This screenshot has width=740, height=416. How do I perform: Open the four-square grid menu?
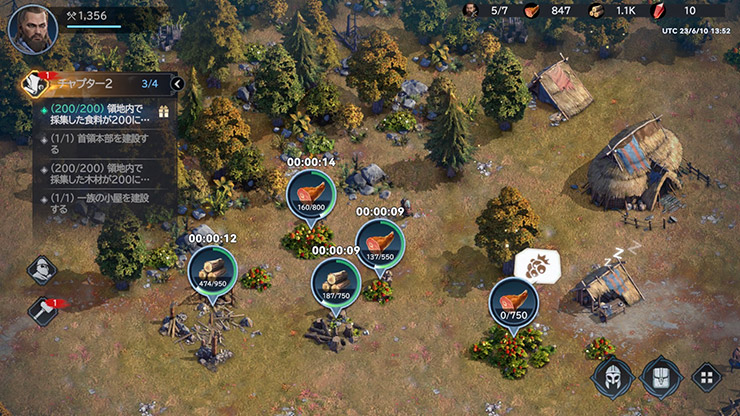[706, 378]
